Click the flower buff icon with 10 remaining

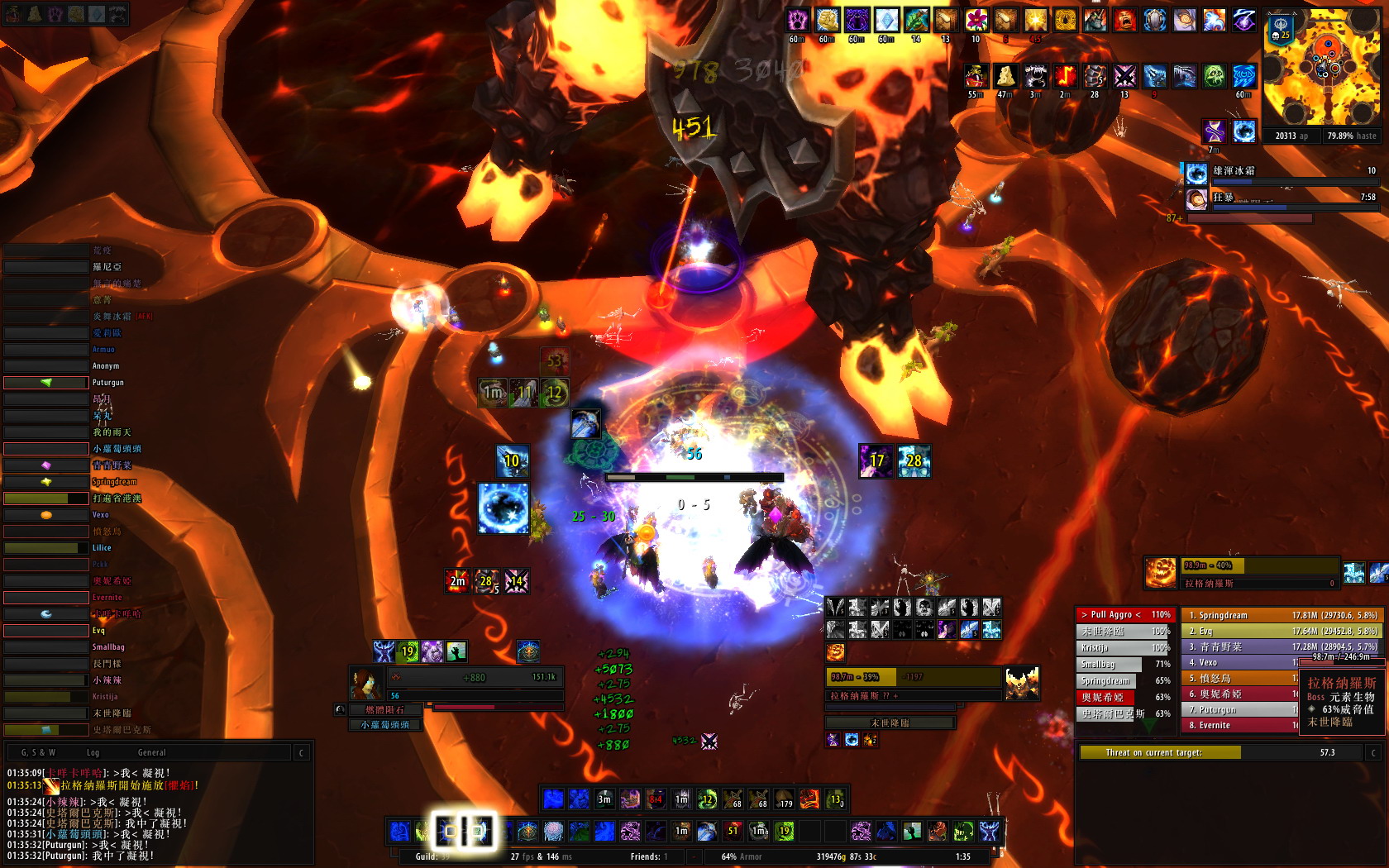coord(976,18)
